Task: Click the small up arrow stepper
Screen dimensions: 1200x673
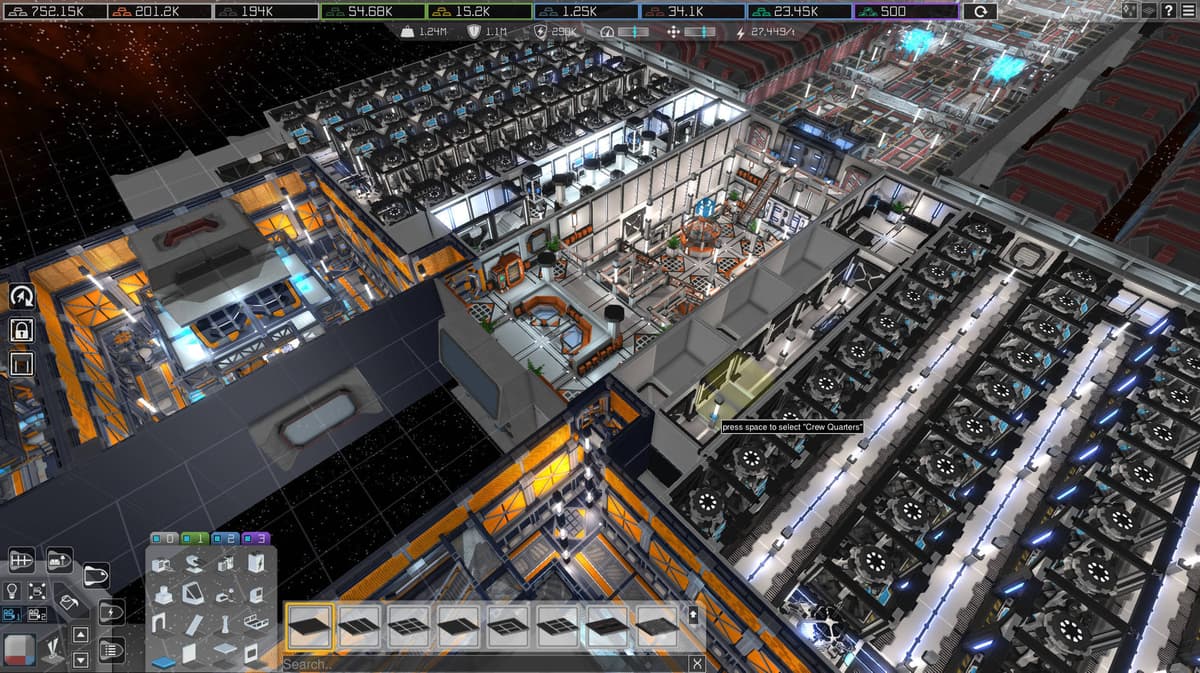Action: click(x=81, y=635)
